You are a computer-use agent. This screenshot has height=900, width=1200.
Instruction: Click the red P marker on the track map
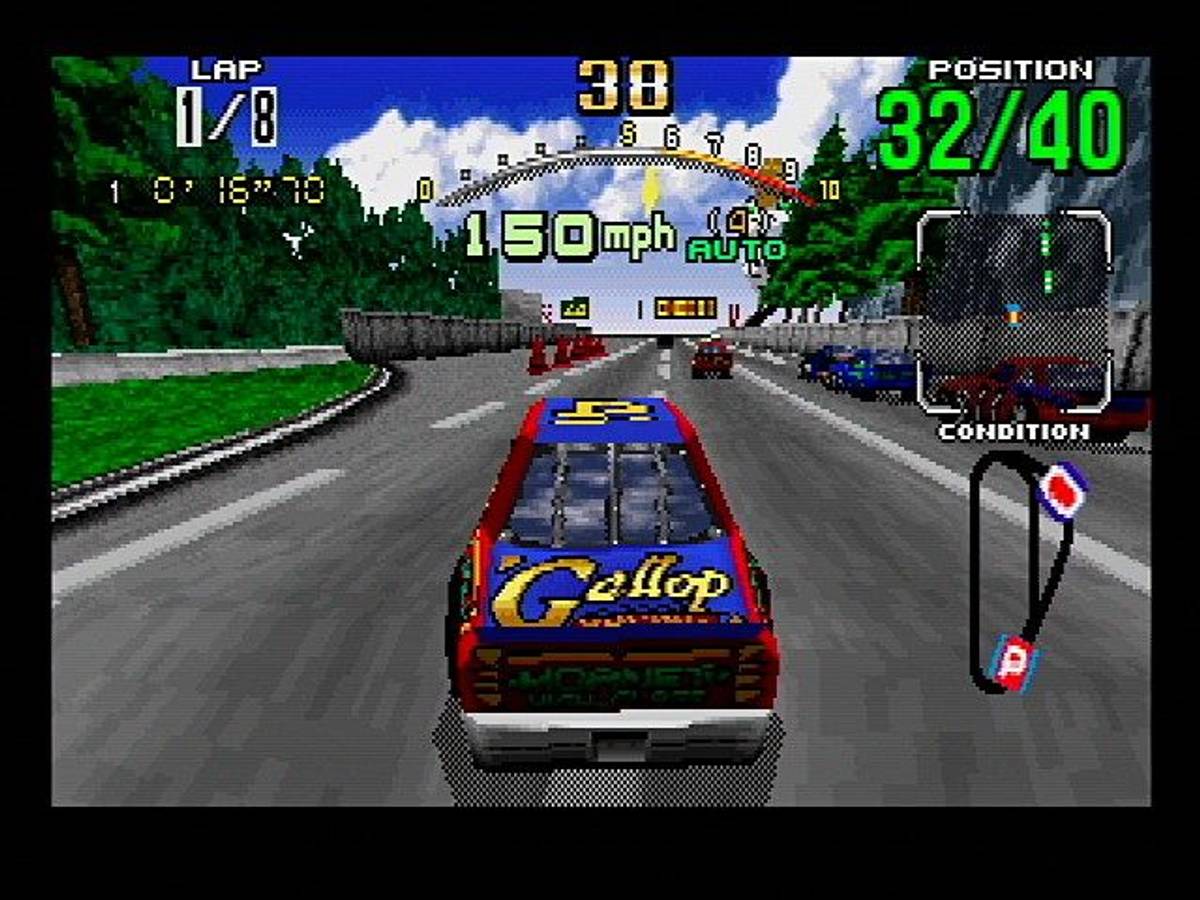pos(1014,661)
